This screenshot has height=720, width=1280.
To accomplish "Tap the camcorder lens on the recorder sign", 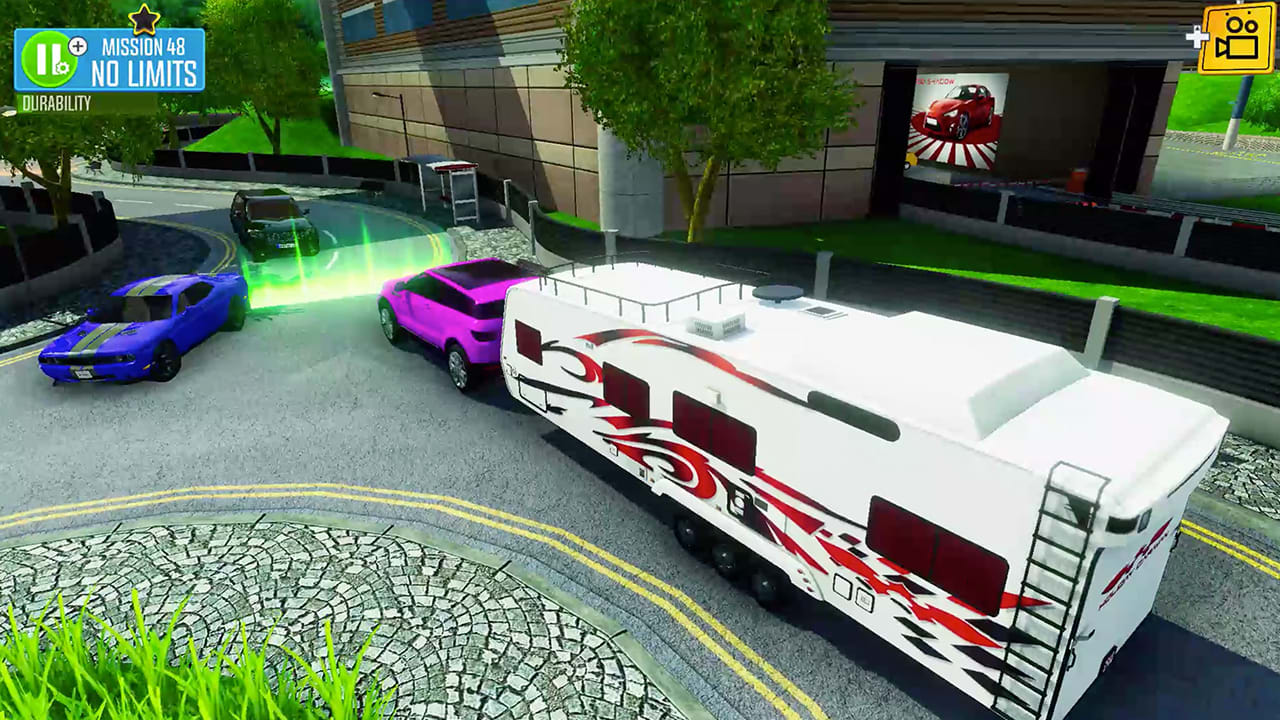I will (x=1223, y=47).
